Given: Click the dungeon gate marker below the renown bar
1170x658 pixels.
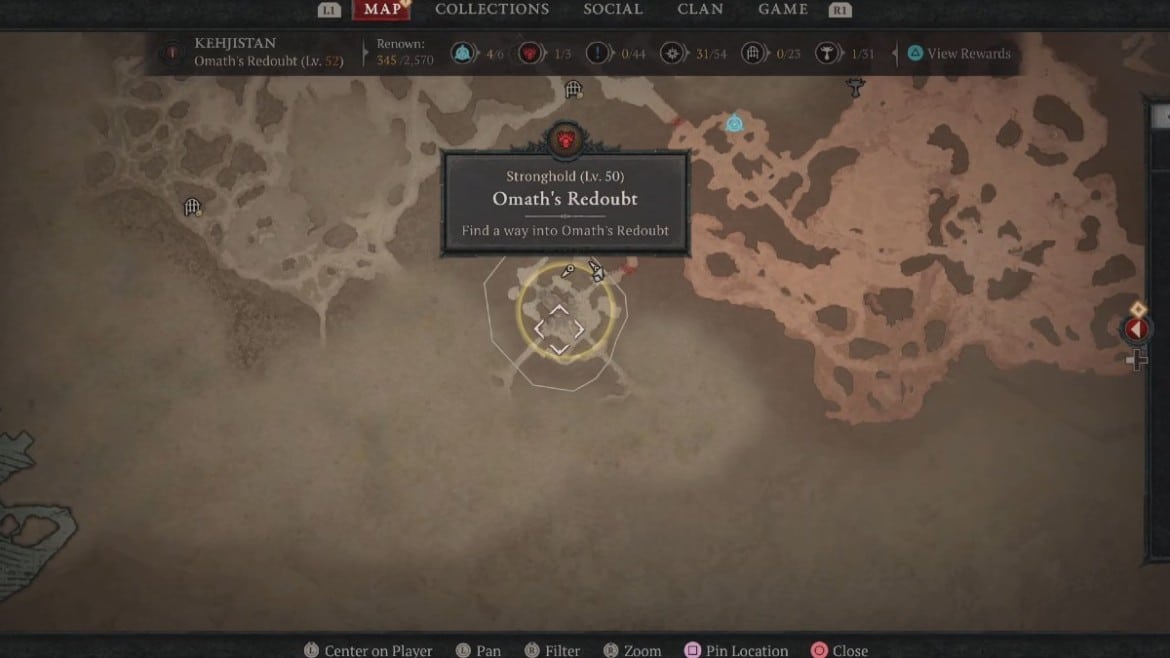Looking at the screenshot, I should point(573,90).
